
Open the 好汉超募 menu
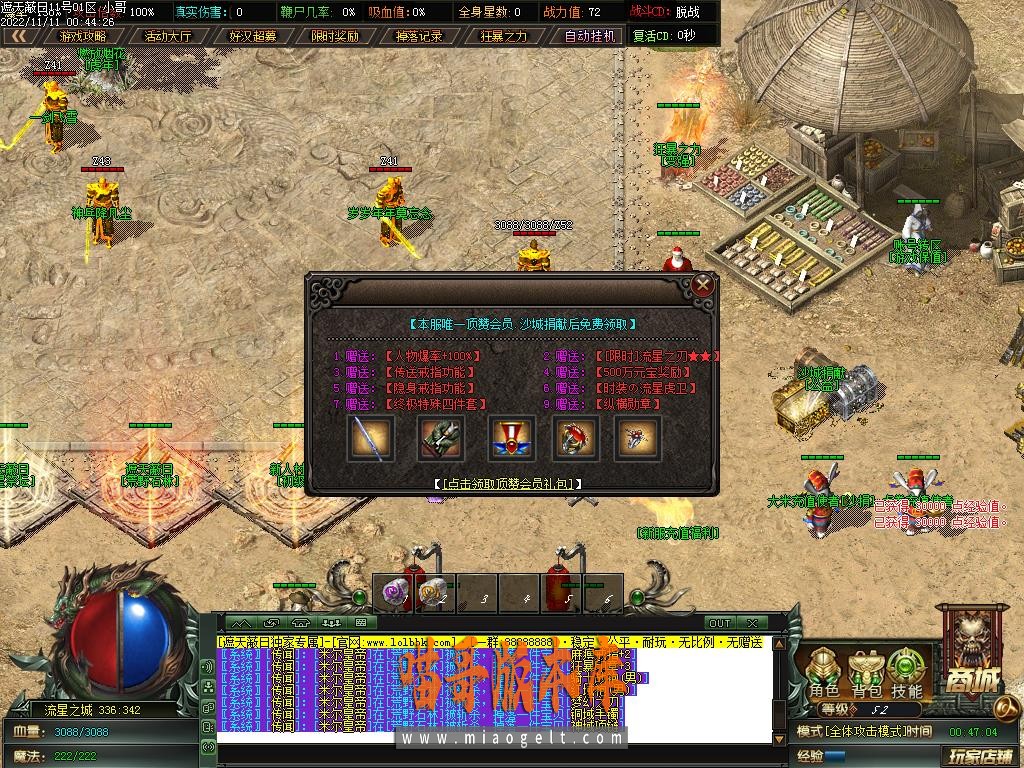tap(252, 36)
